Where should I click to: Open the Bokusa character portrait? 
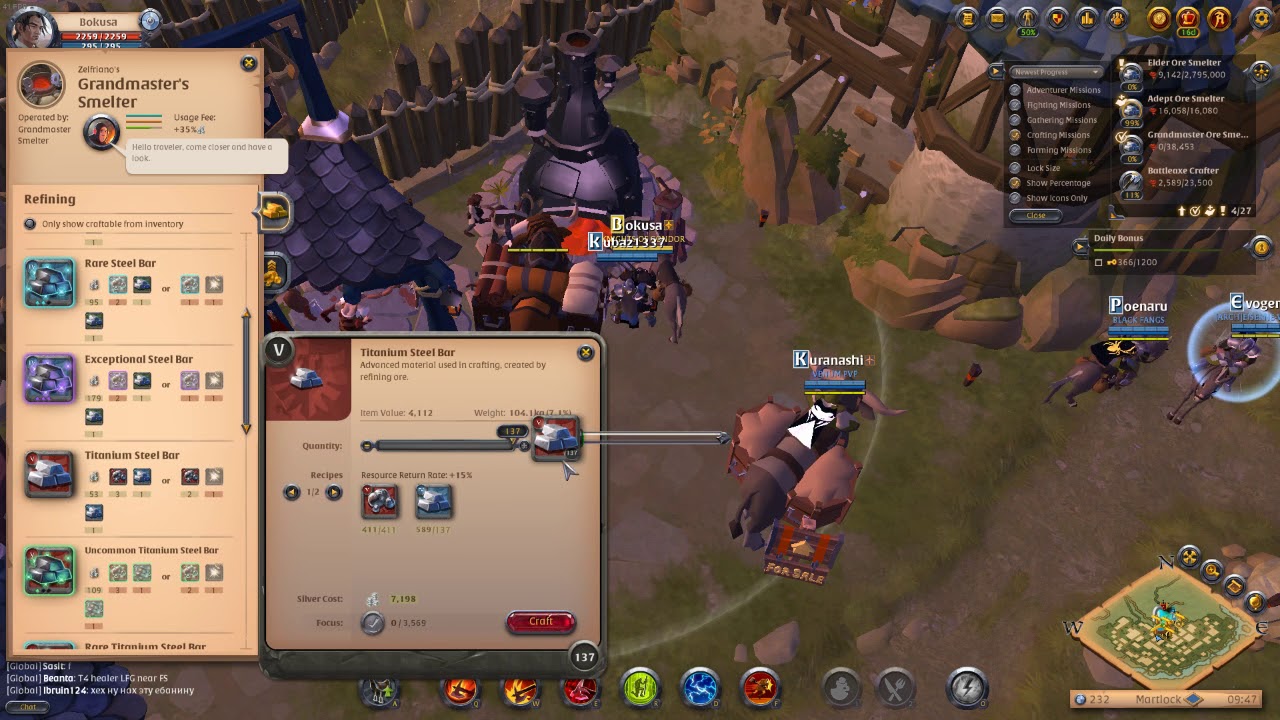[28, 22]
